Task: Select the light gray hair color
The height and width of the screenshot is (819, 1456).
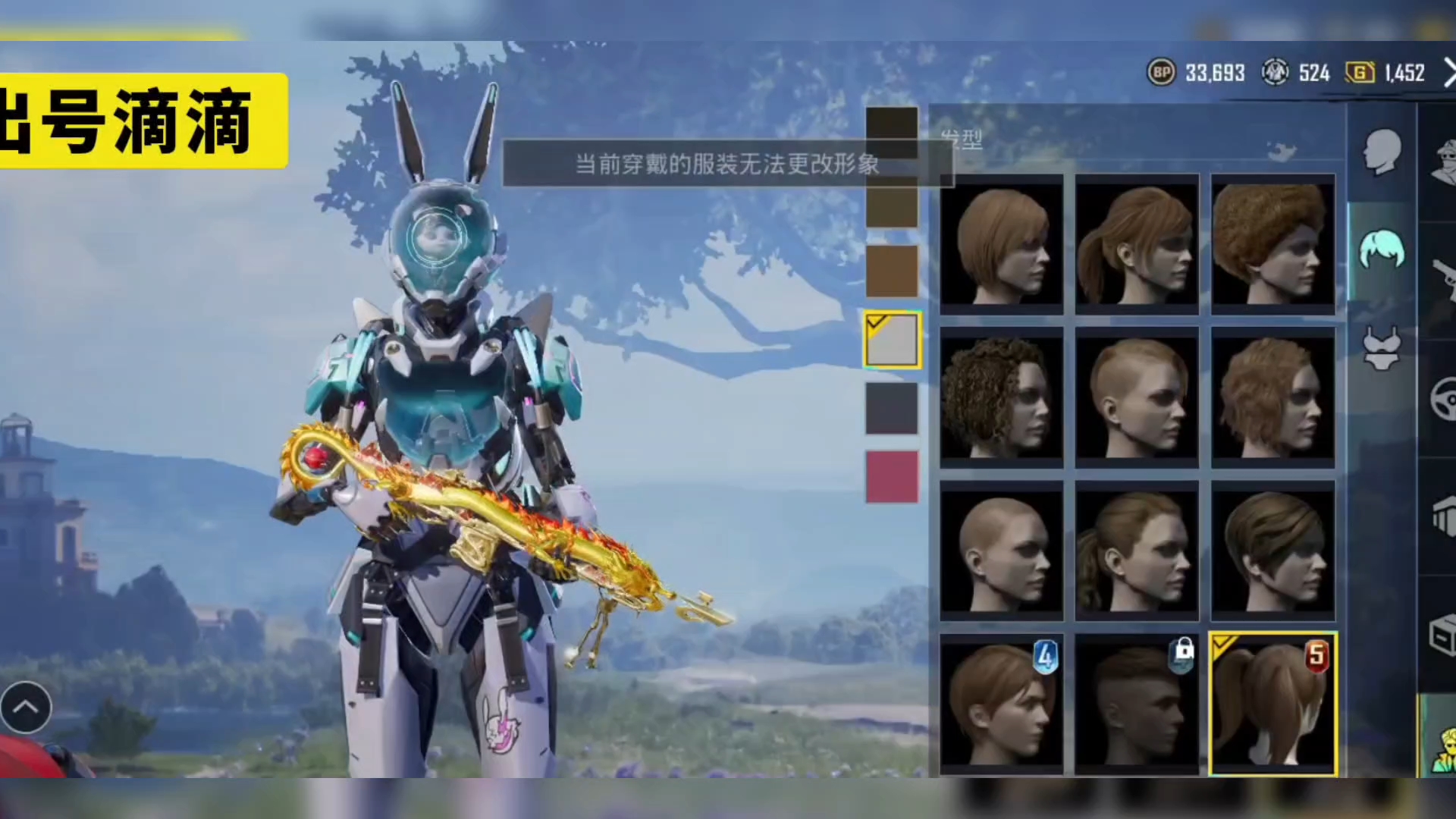Action: pyautogui.click(x=893, y=340)
